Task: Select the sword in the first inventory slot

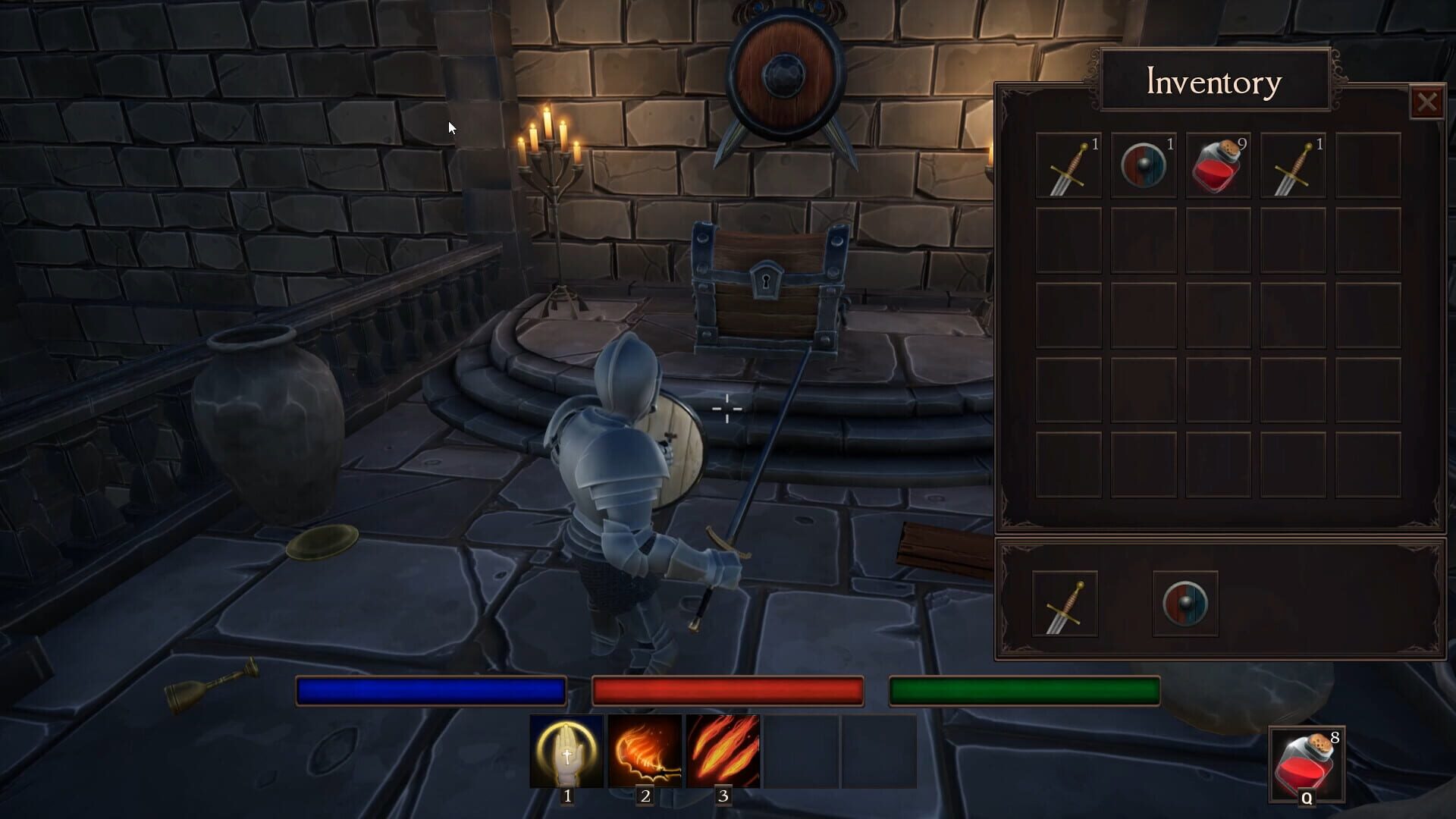Action: tap(1068, 165)
